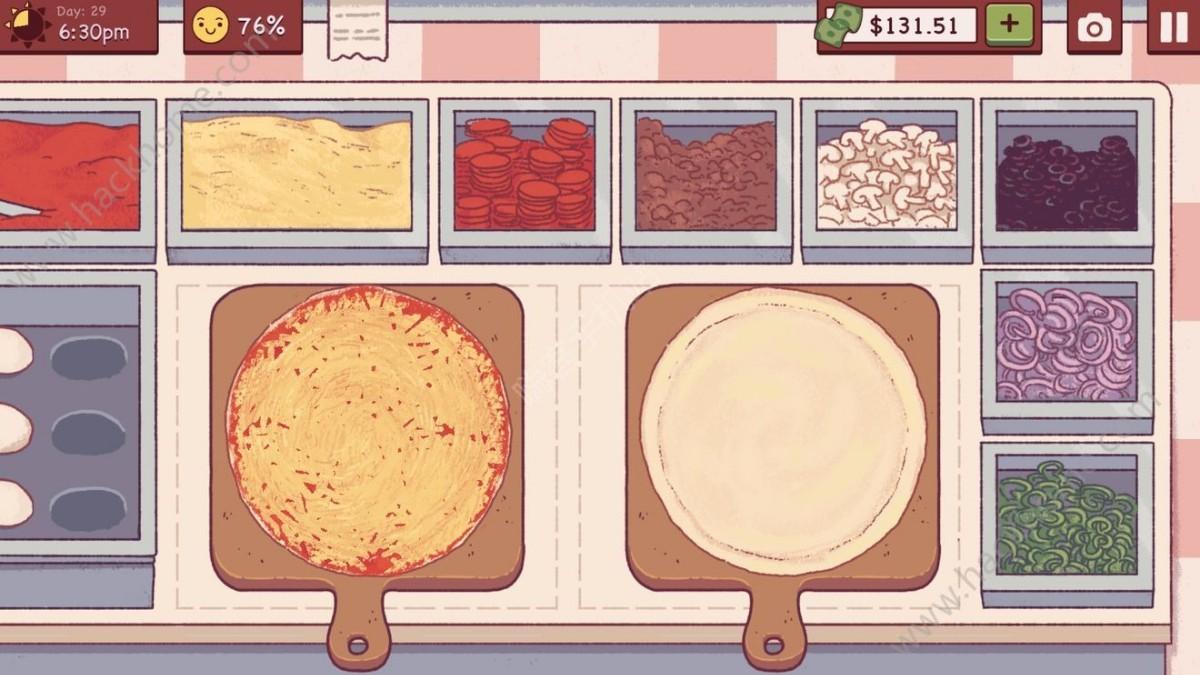Pause the game
The height and width of the screenshot is (675, 1200).
coord(1172,27)
